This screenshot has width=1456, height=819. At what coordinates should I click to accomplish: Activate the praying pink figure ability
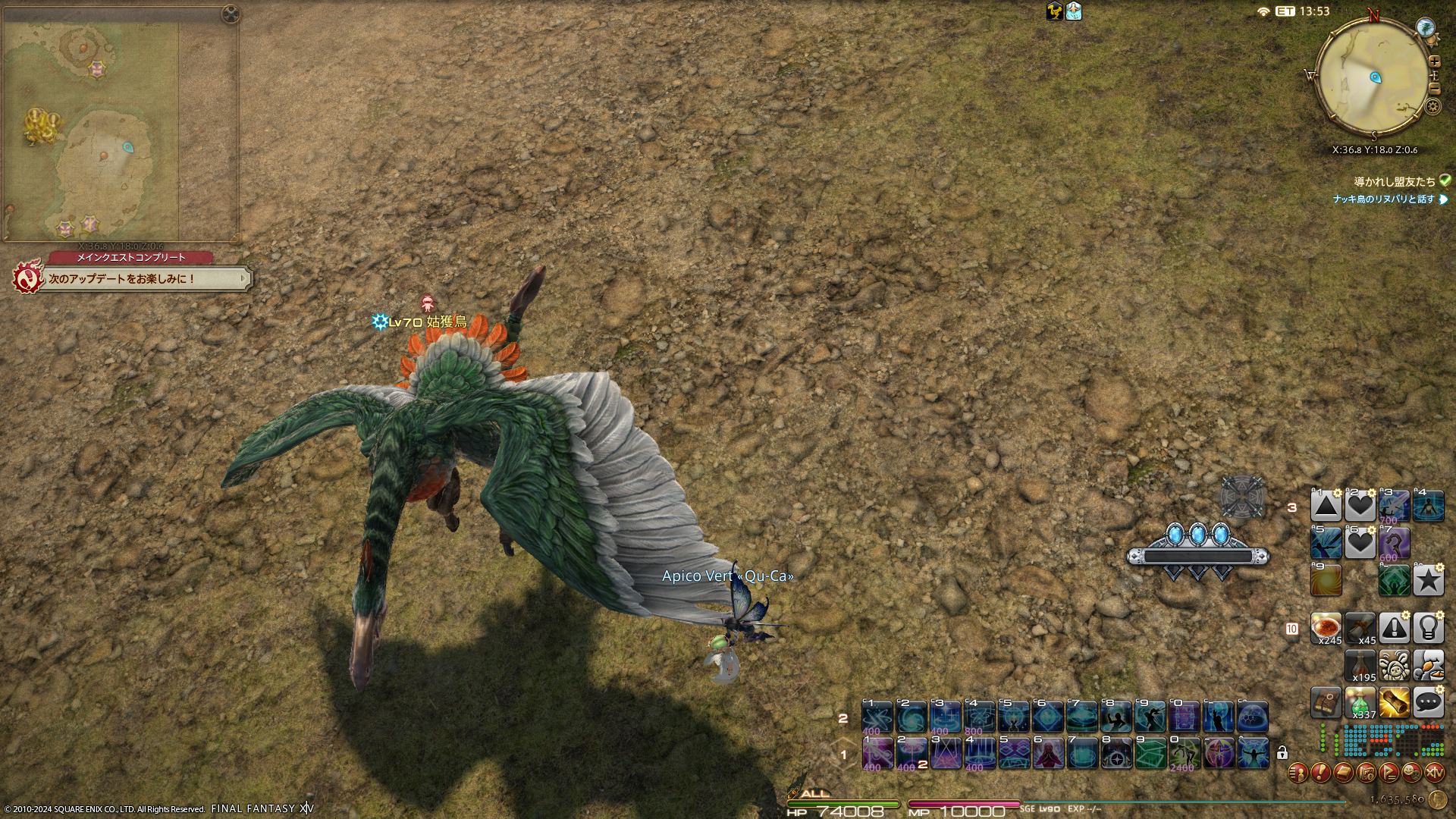point(1048,753)
